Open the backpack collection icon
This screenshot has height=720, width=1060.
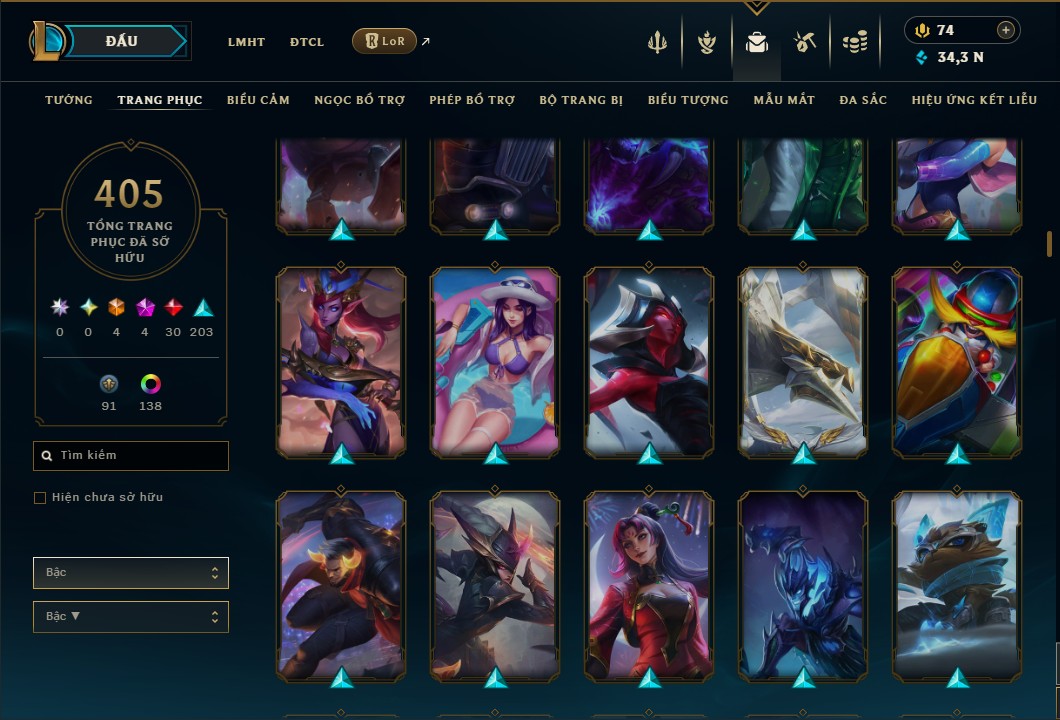point(757,42)
